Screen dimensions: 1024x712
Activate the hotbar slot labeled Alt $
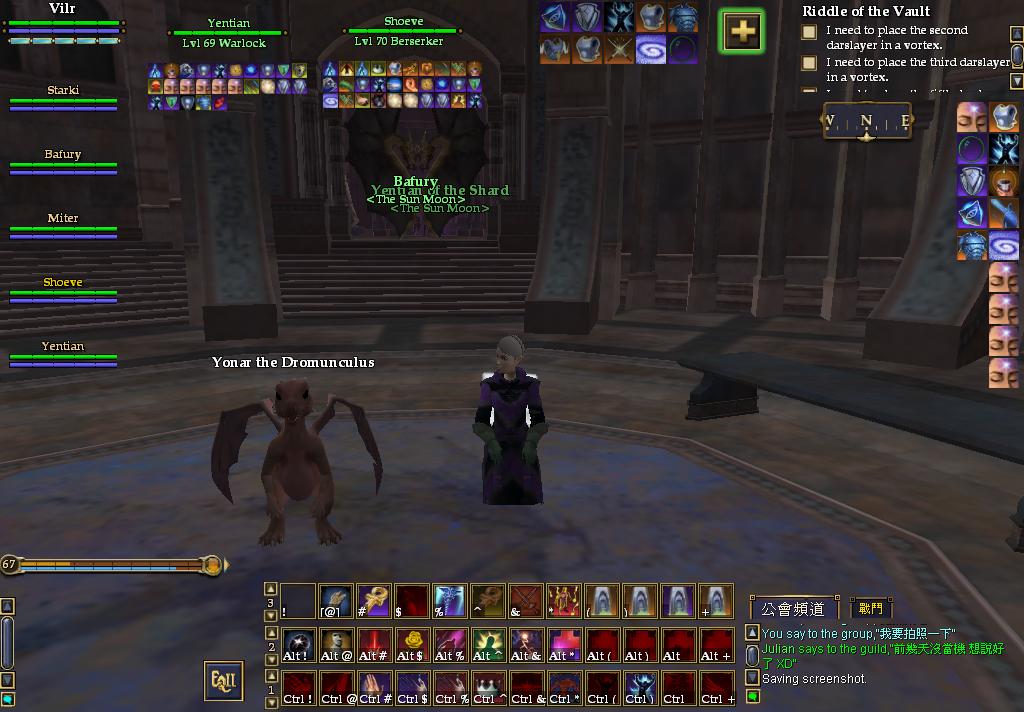[413, 644]
